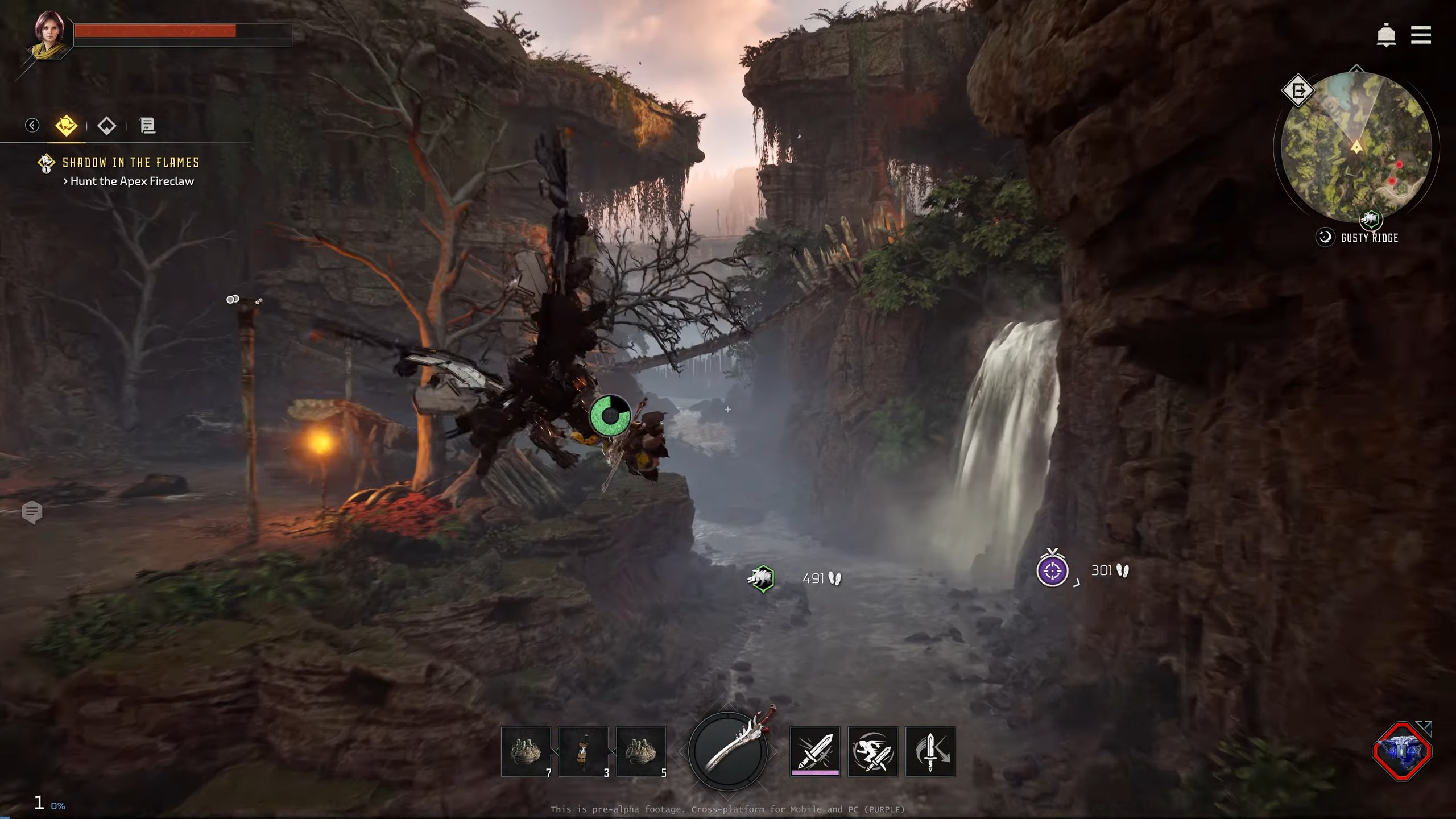Use the trap item with count 5

point(641,752)
